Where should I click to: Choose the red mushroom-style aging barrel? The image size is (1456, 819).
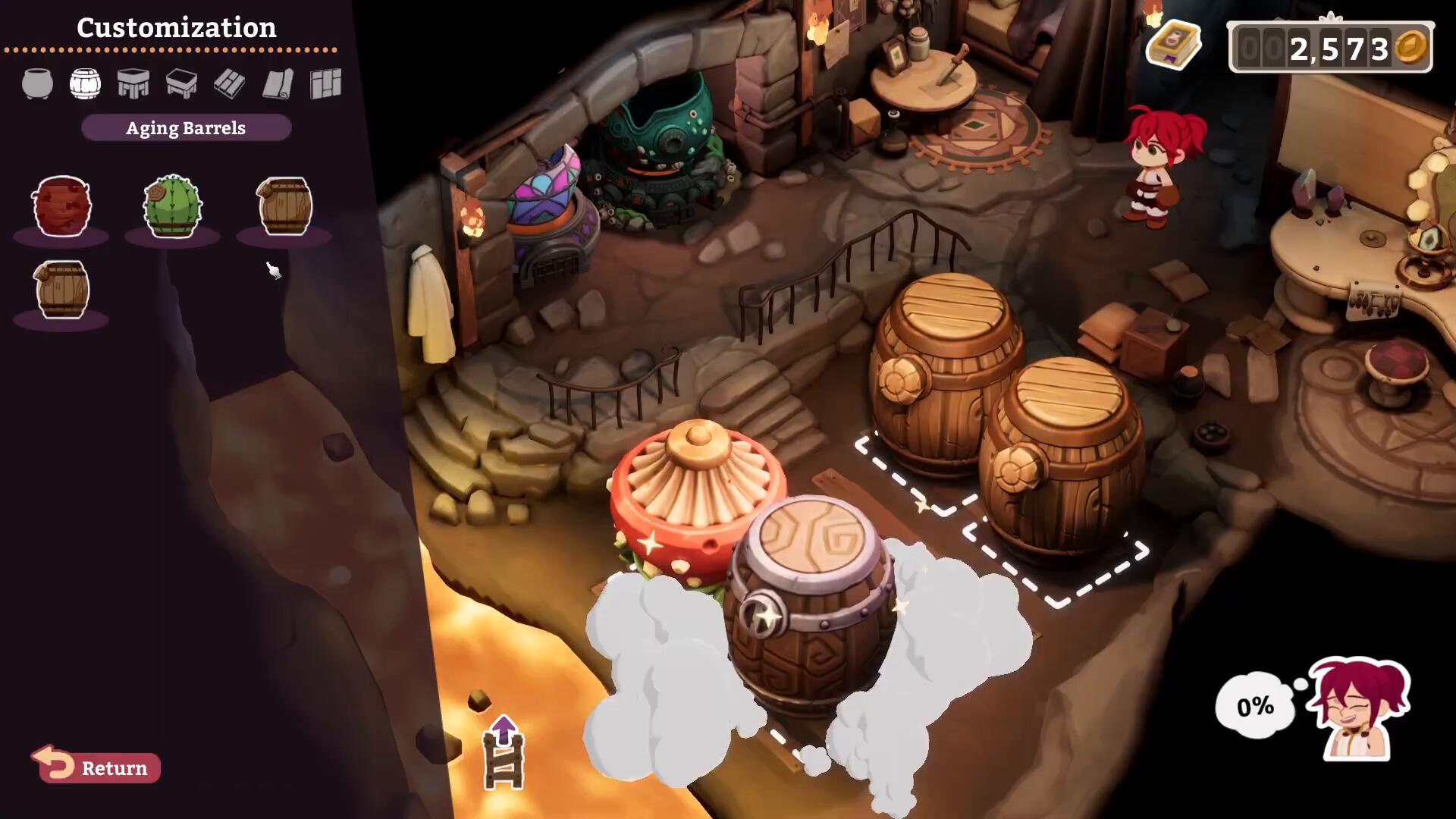pos(61,206)
